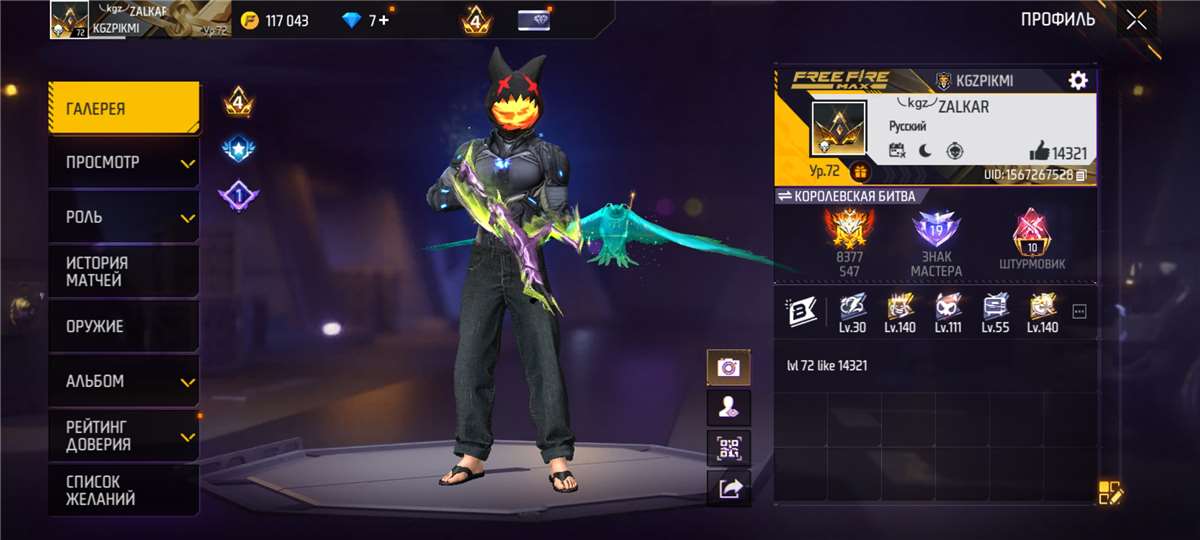Show more pets via ellipsis button
The width and height of the screenshot is (1200, 540).
[1079, 311]
